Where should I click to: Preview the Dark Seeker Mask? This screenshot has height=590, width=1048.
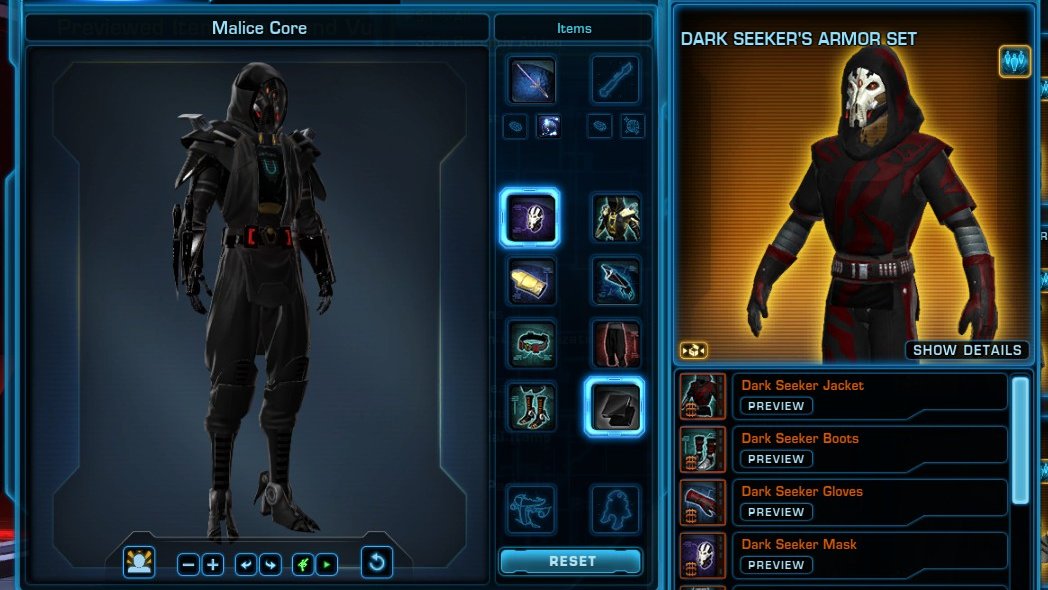776,565
